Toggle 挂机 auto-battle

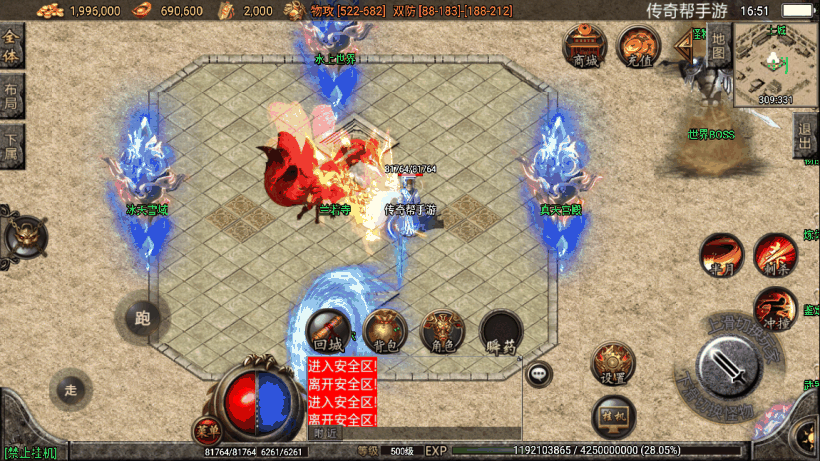click(x=614, y=416)
